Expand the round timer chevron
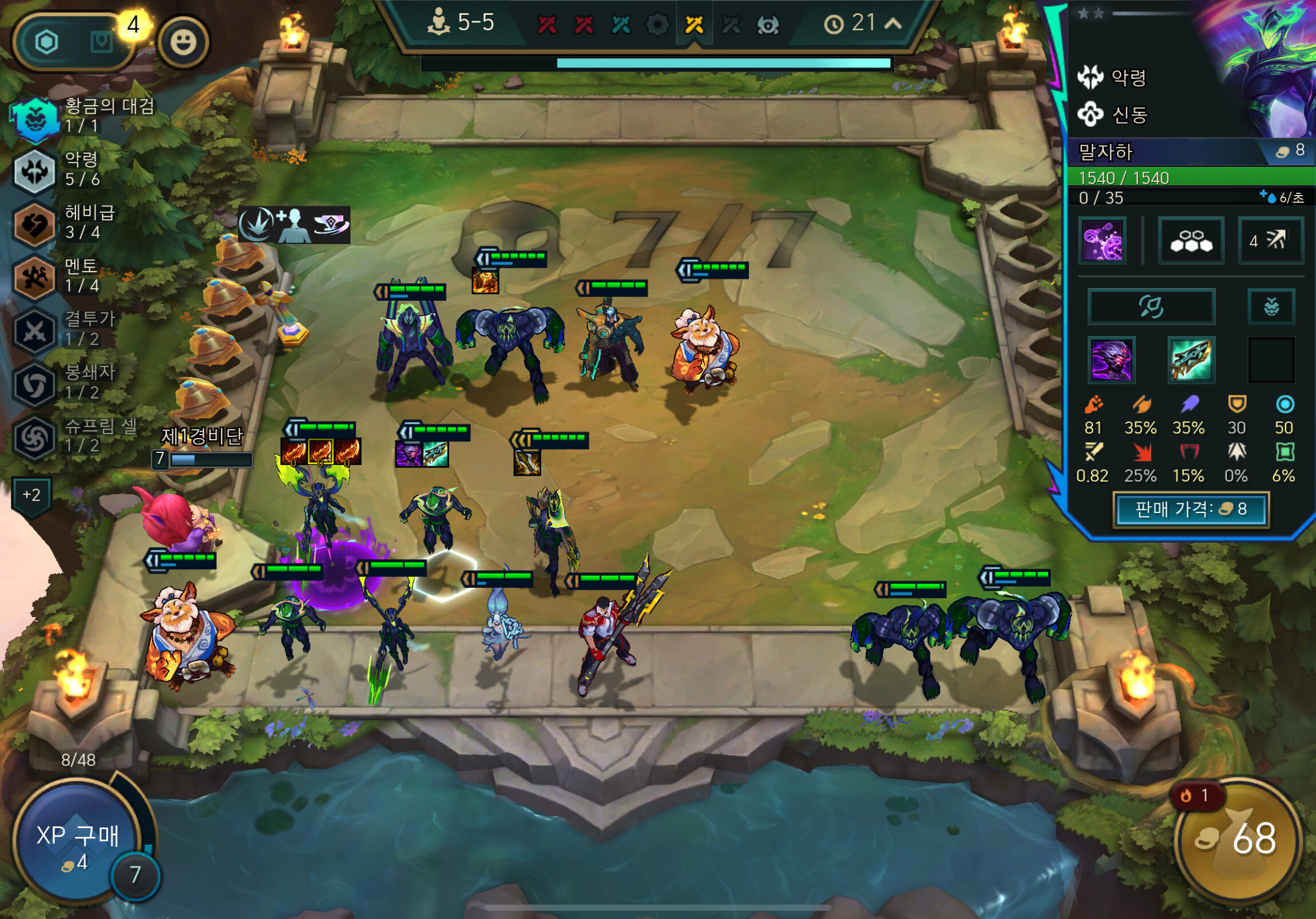The width and height of the screenshot is (1316, 919). pos(894,23)
